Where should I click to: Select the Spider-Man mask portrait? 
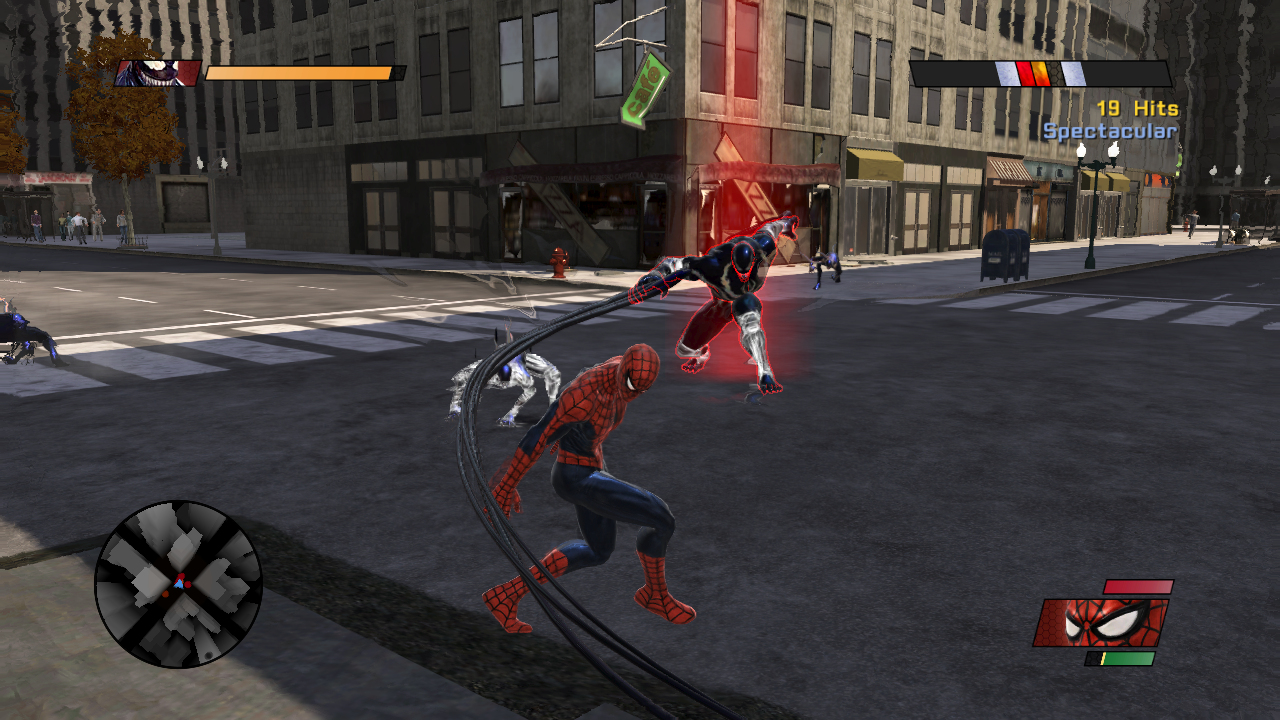(1101, 623)
